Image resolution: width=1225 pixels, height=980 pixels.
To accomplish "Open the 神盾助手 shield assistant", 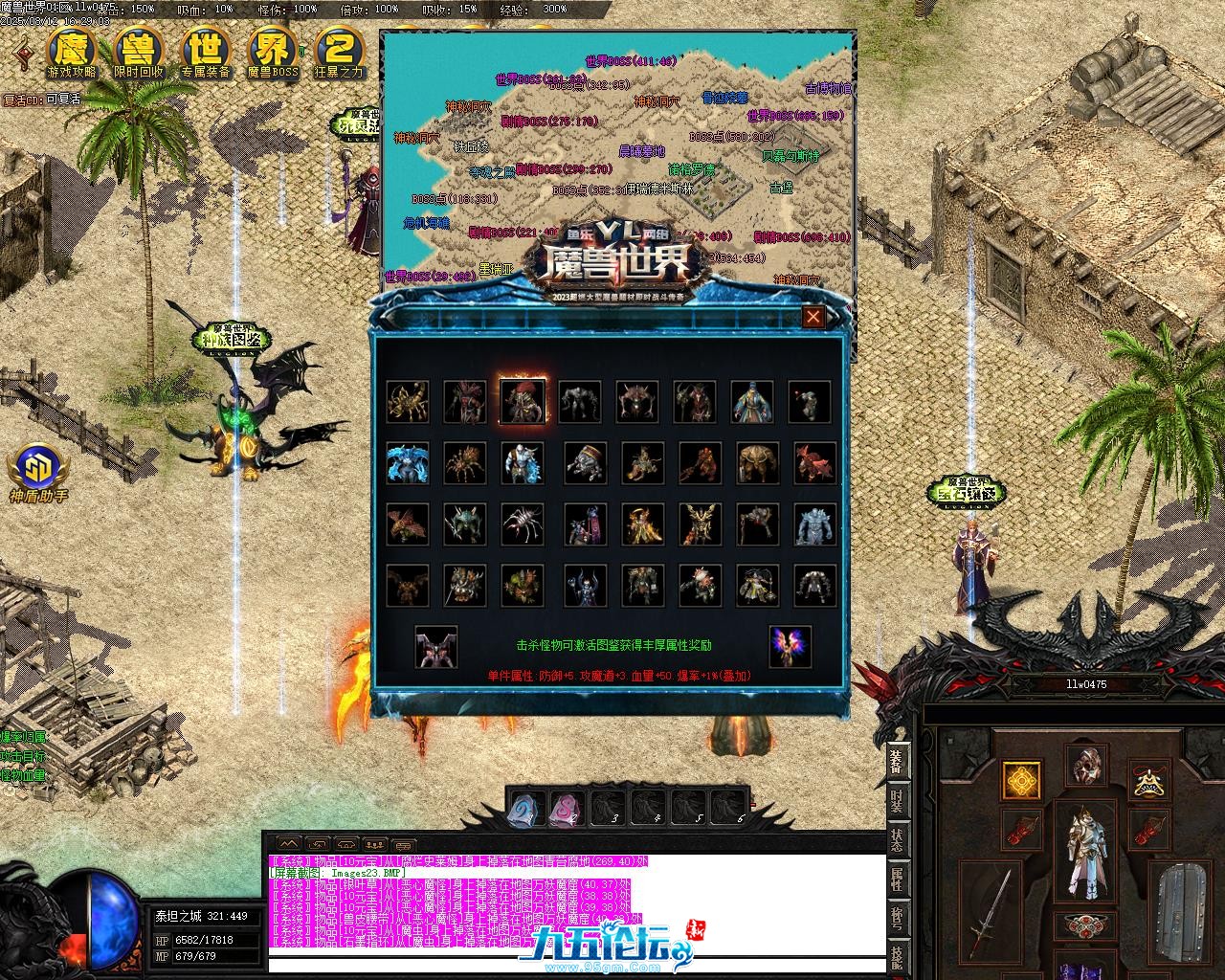I will [38, 472].
